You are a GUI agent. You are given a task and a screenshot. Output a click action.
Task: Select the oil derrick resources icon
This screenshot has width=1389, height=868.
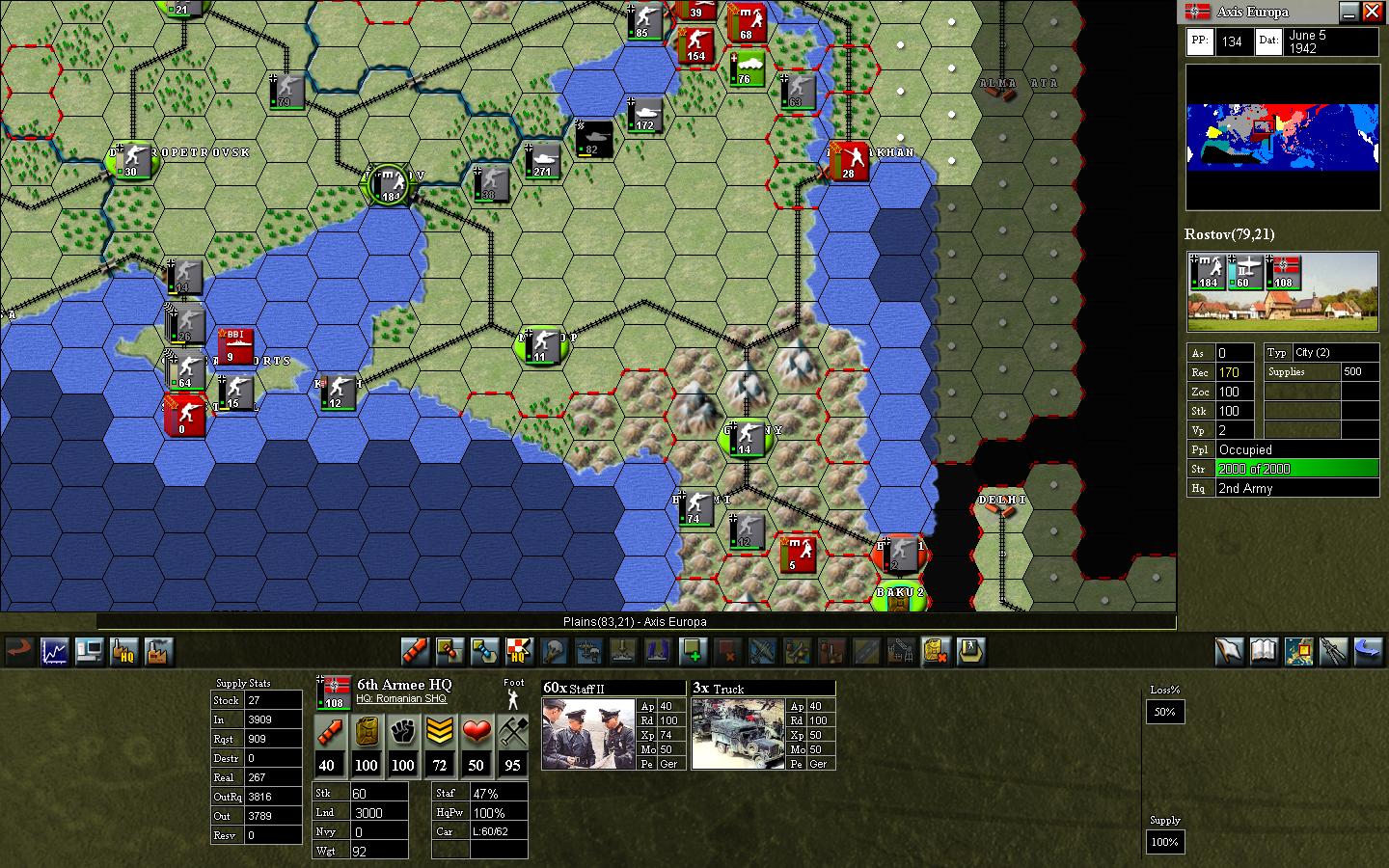click(901, 652)
